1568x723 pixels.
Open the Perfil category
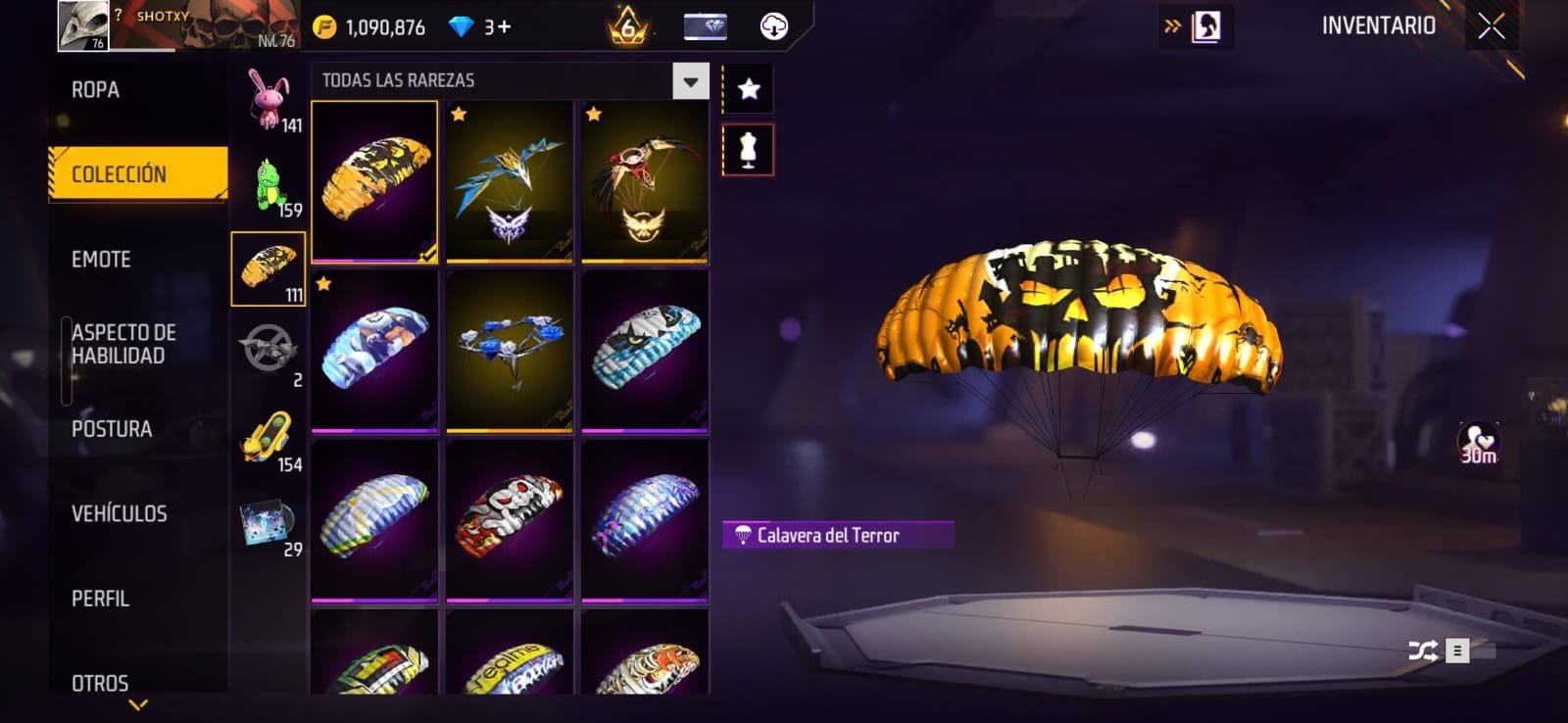[x=100, y=599]
